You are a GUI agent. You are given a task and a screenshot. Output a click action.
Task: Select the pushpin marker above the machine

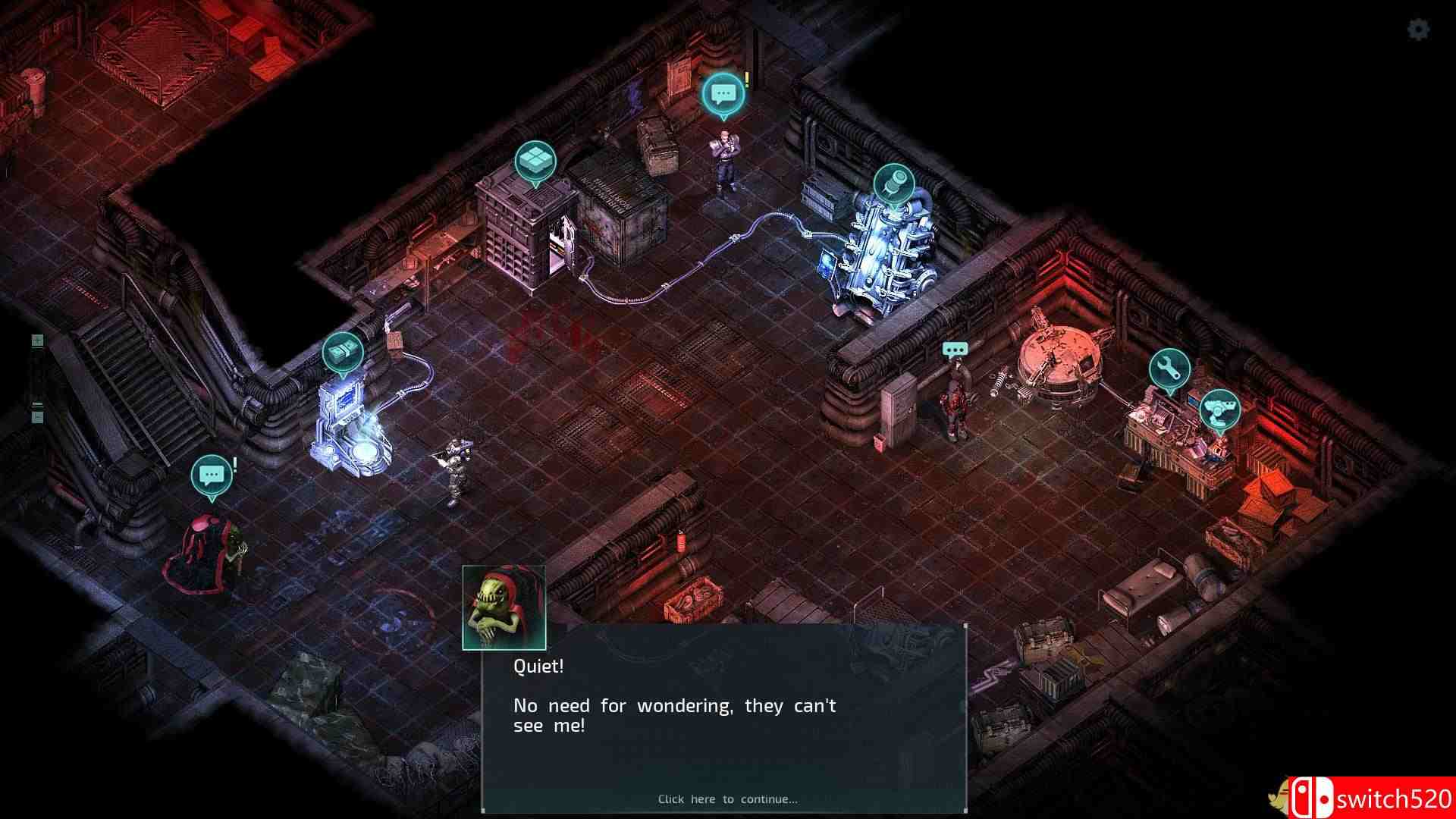pyautogui.click(x=894, y=184)
